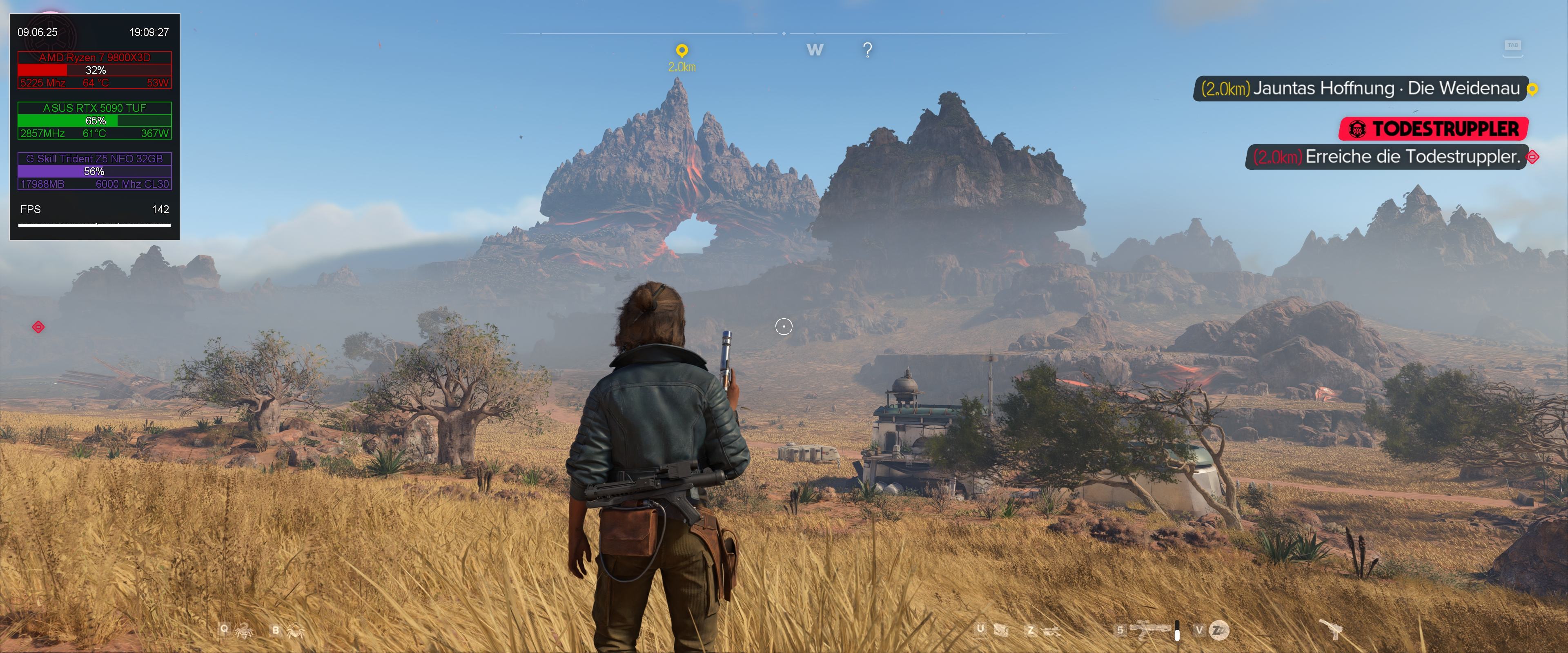Image resolution: width=1568 pixels, height=653 pixels.
Task: Select the blaster rifle weapon slot
Action: tap(1150, 629)
